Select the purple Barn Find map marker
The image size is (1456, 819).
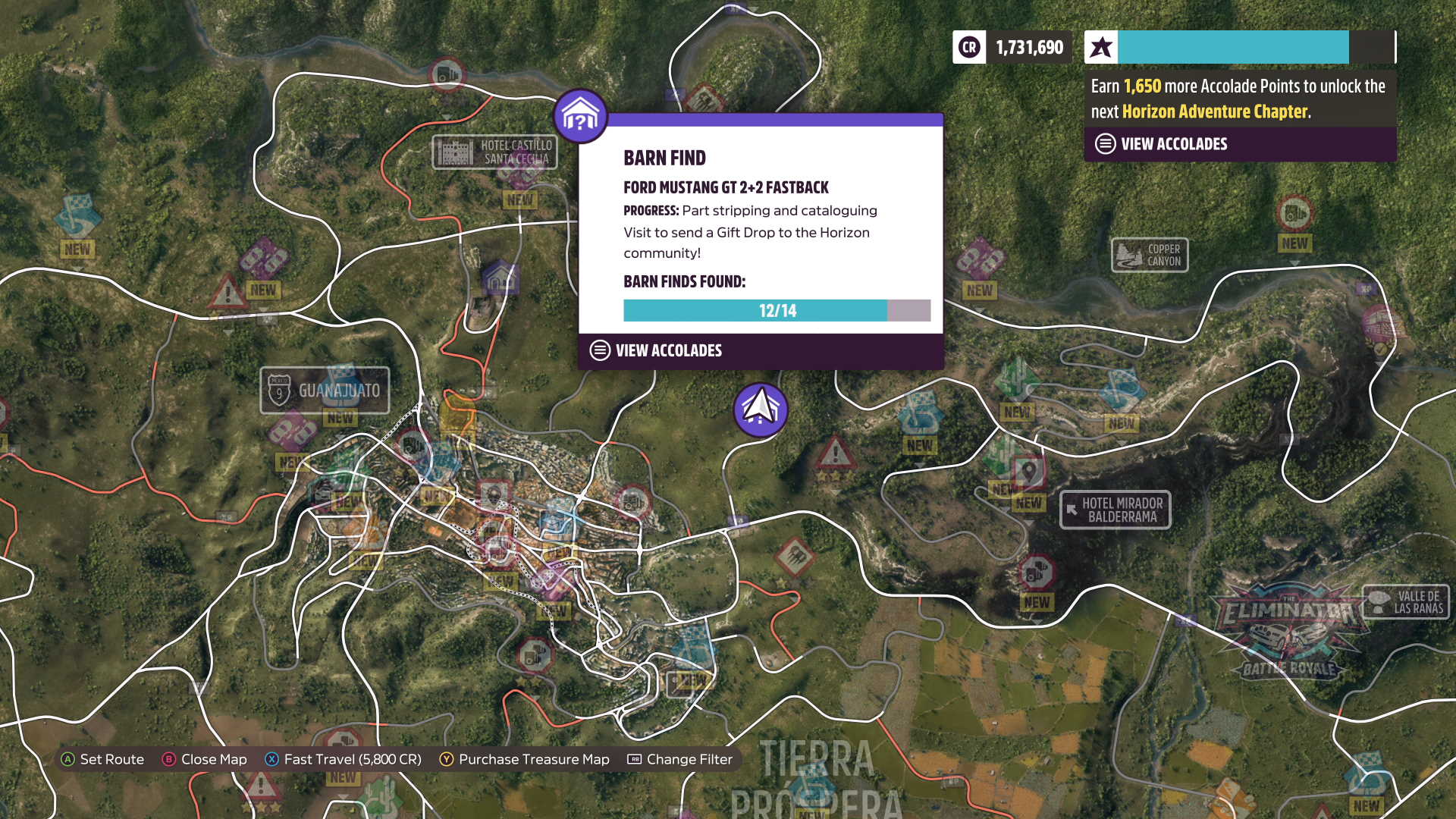click(x=580, y=116)
